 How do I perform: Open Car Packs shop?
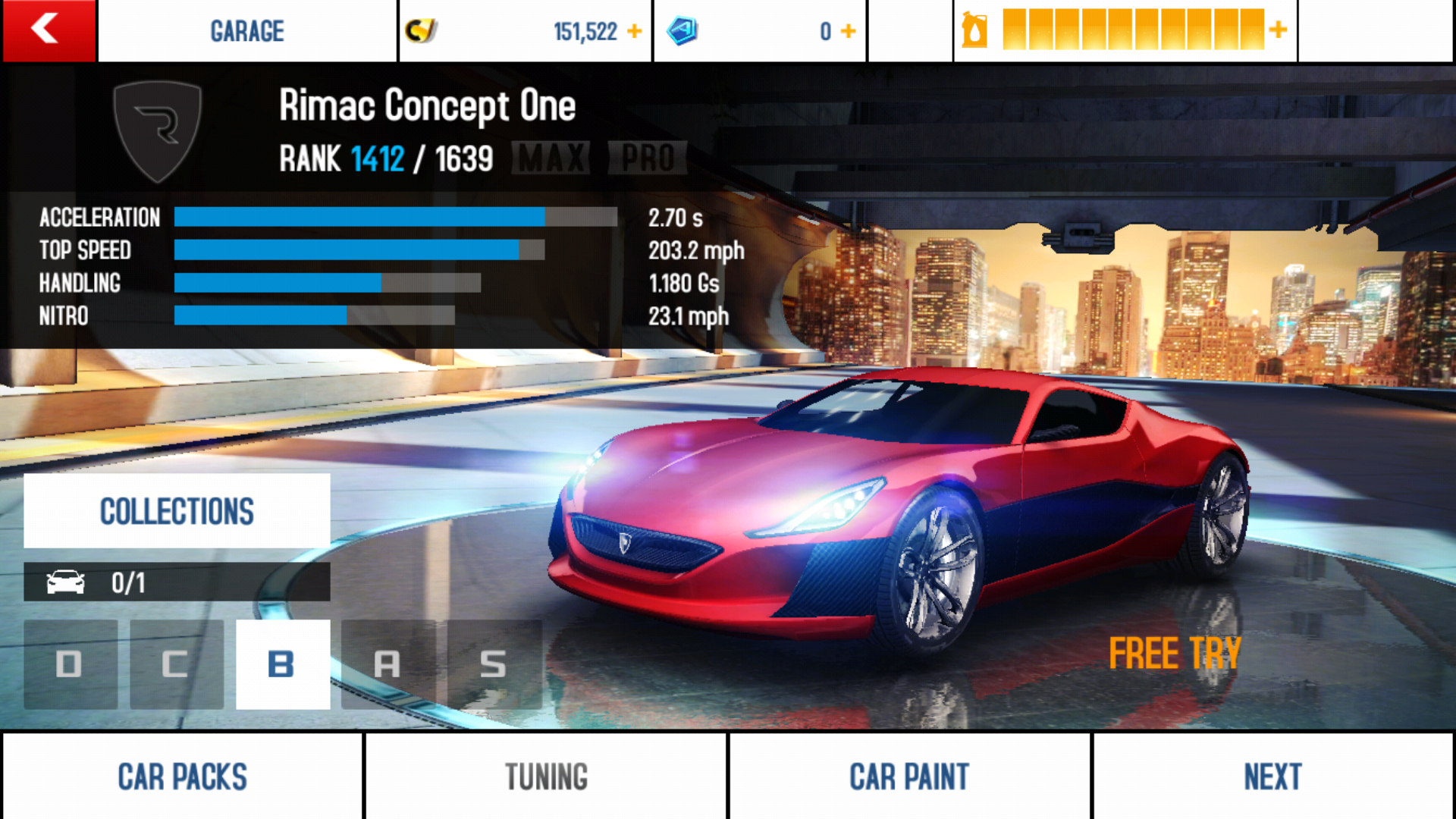(x=182, y=777)
